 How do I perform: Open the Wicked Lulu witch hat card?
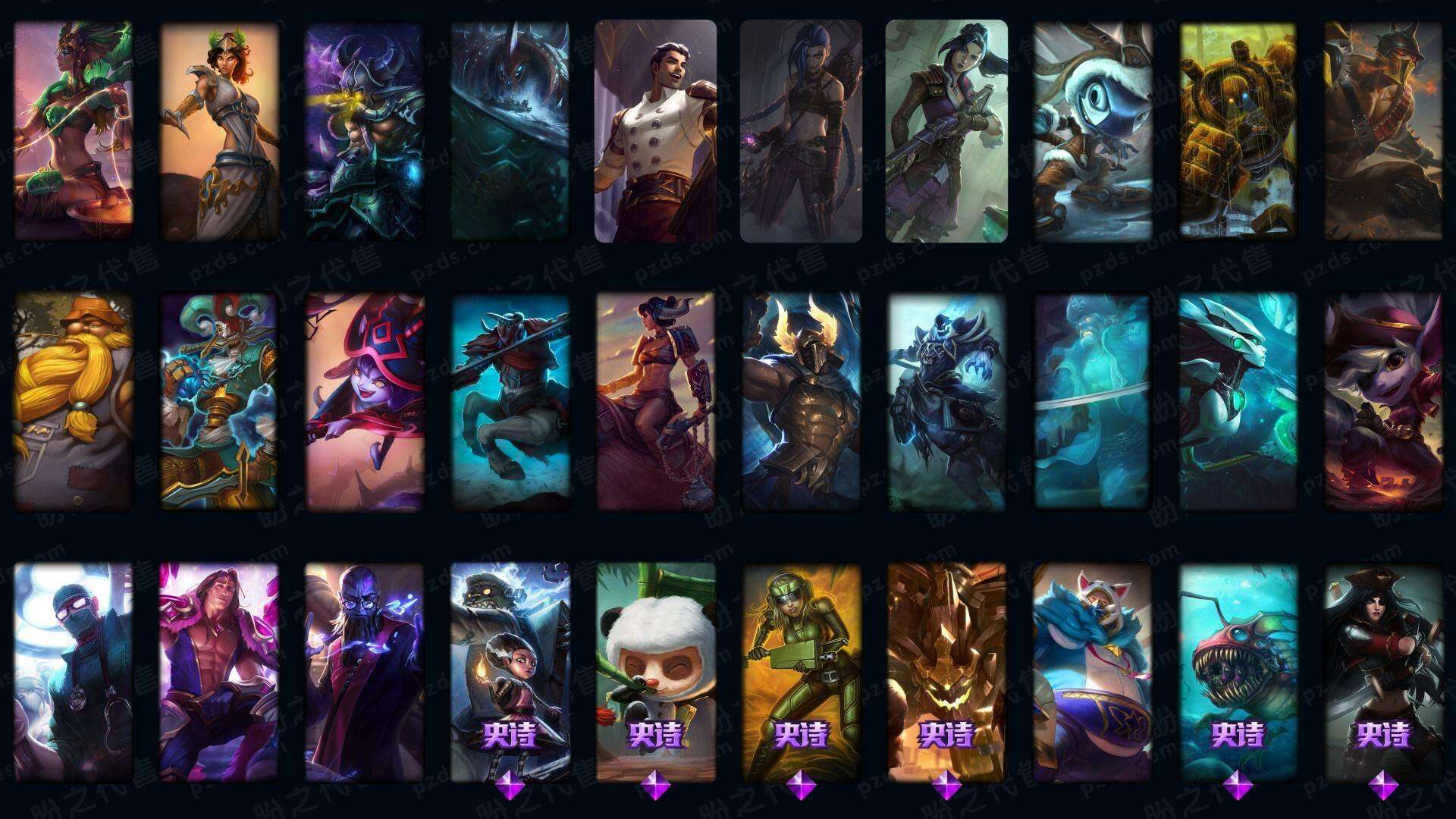pyautogui.click(x=365, y=402)
